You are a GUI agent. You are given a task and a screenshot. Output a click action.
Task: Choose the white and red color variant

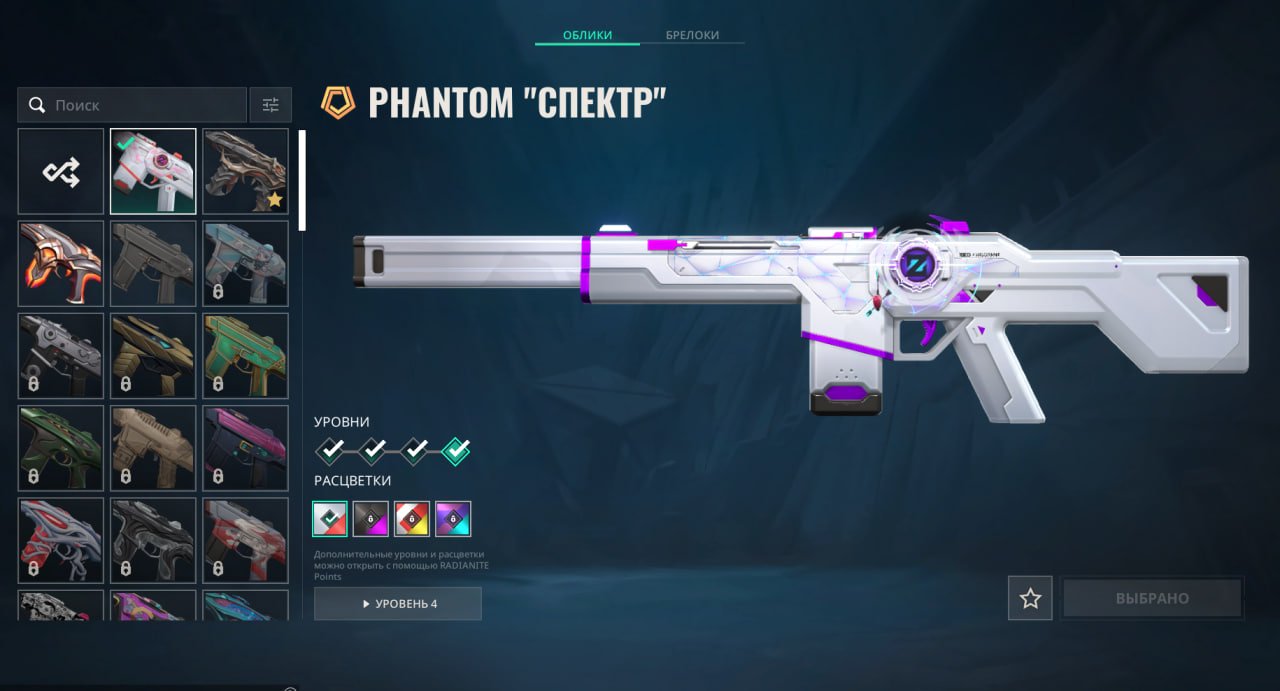[x=330, y=519]
